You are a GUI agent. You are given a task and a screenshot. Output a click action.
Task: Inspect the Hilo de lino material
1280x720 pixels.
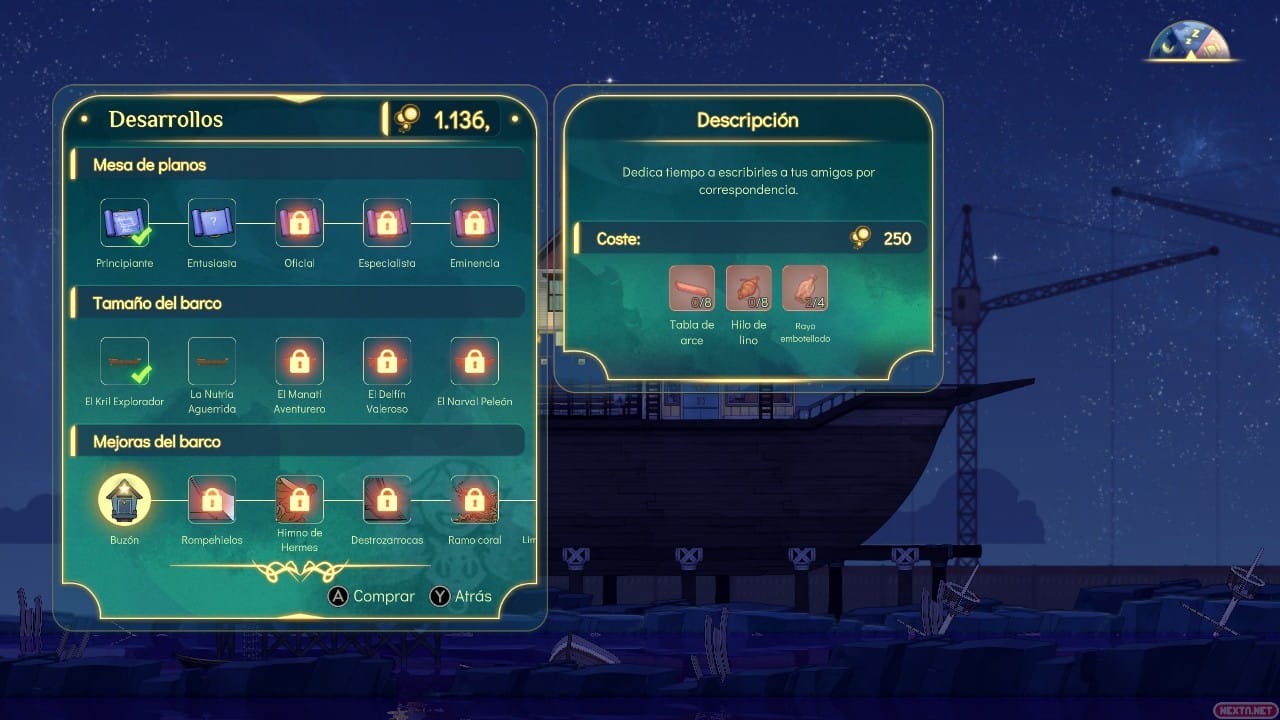(748, 288)
